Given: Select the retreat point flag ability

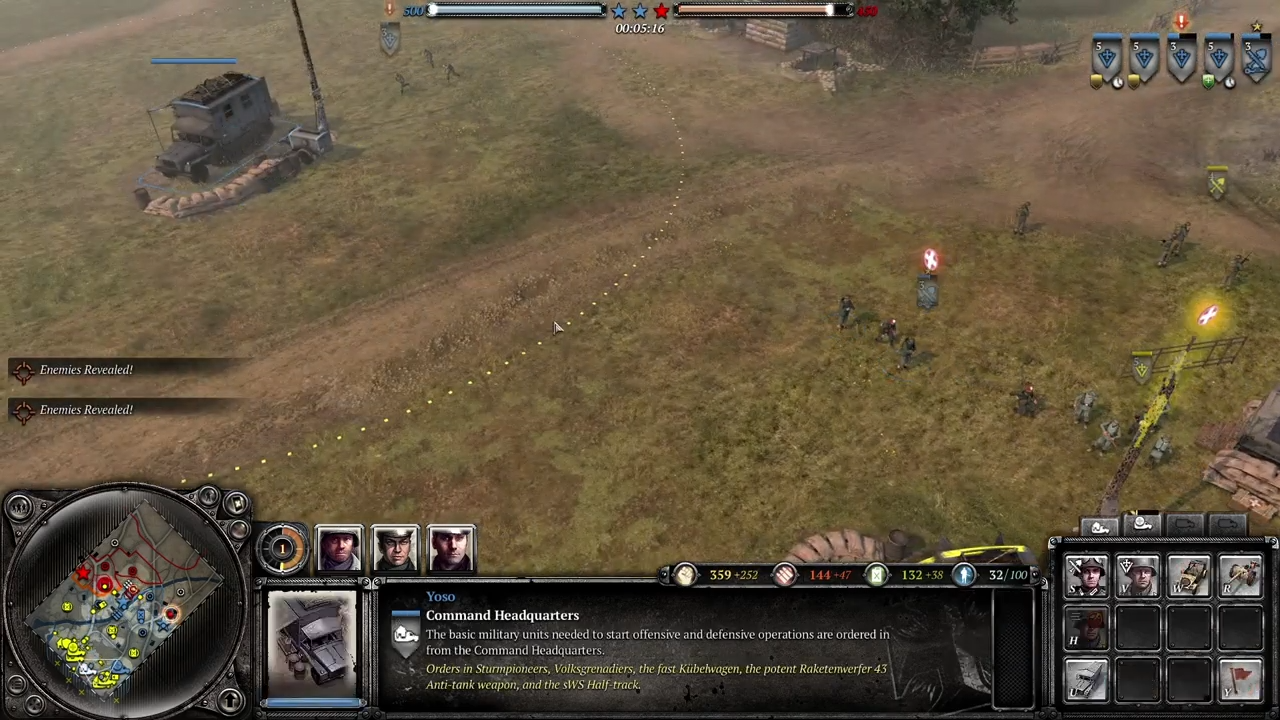Looking at the screenshot, I should (x=1240, y=680).
